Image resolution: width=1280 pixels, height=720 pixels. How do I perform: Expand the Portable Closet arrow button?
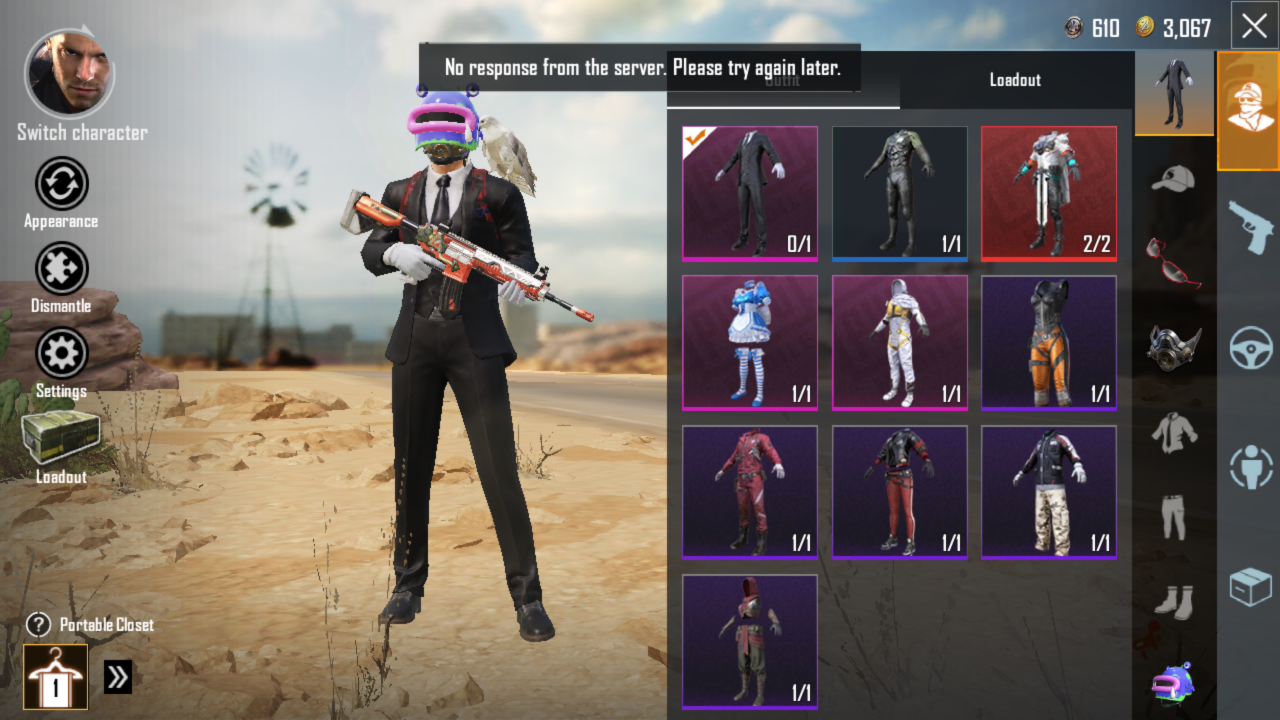coord(118,677)
